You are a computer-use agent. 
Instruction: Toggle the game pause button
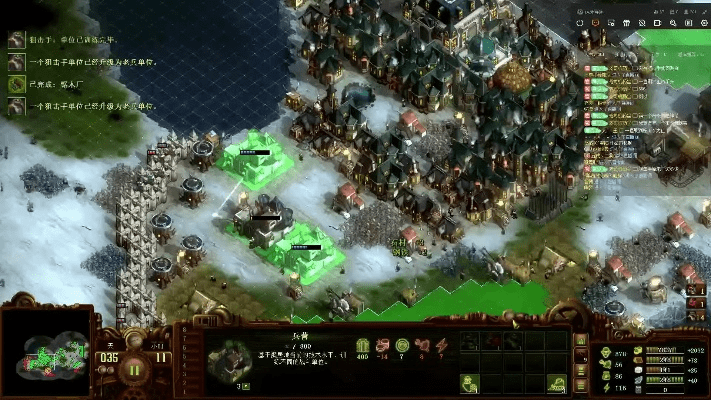click(x=135, y=368)
